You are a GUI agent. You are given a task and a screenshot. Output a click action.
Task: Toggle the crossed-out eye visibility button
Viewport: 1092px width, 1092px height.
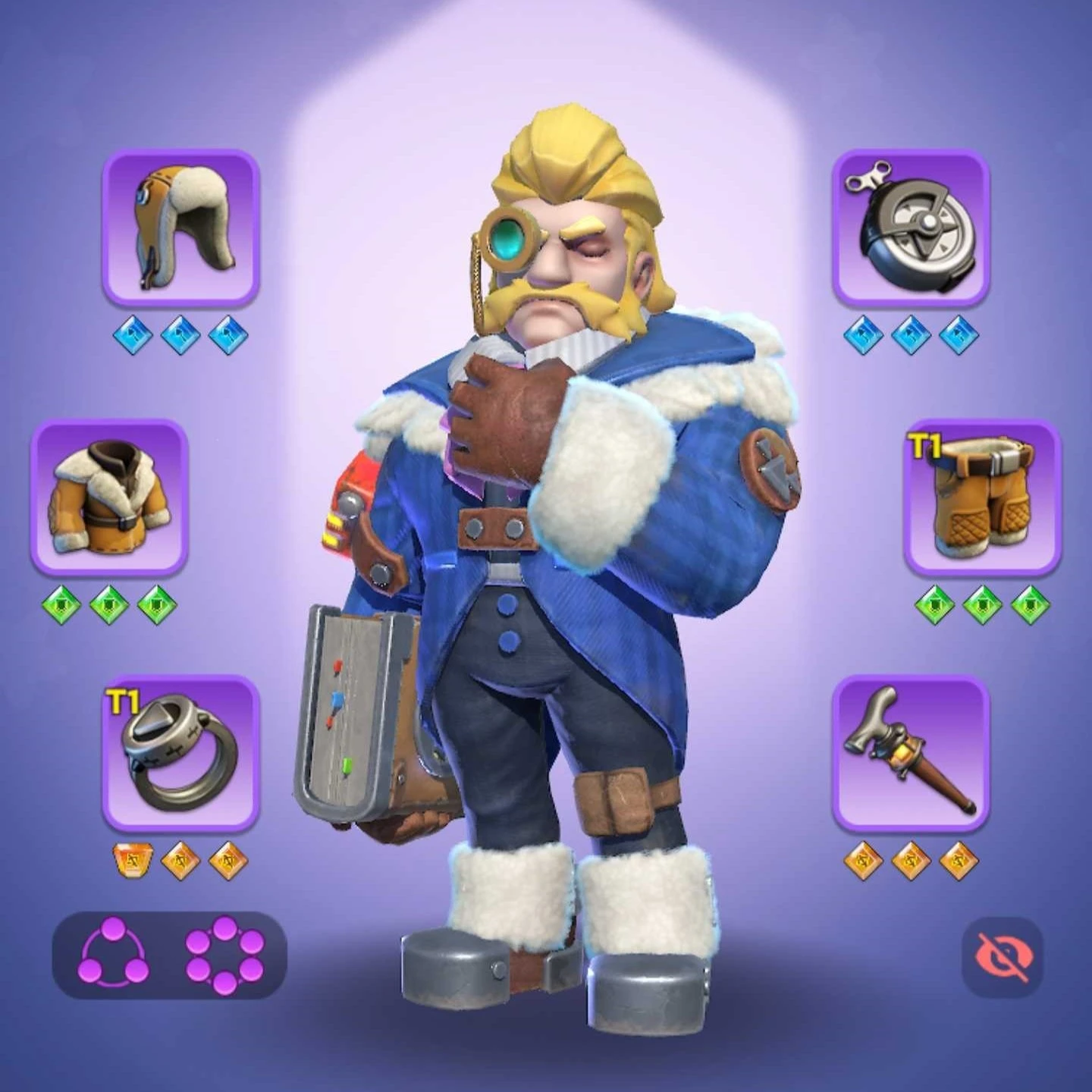(x=1002, y=956)
